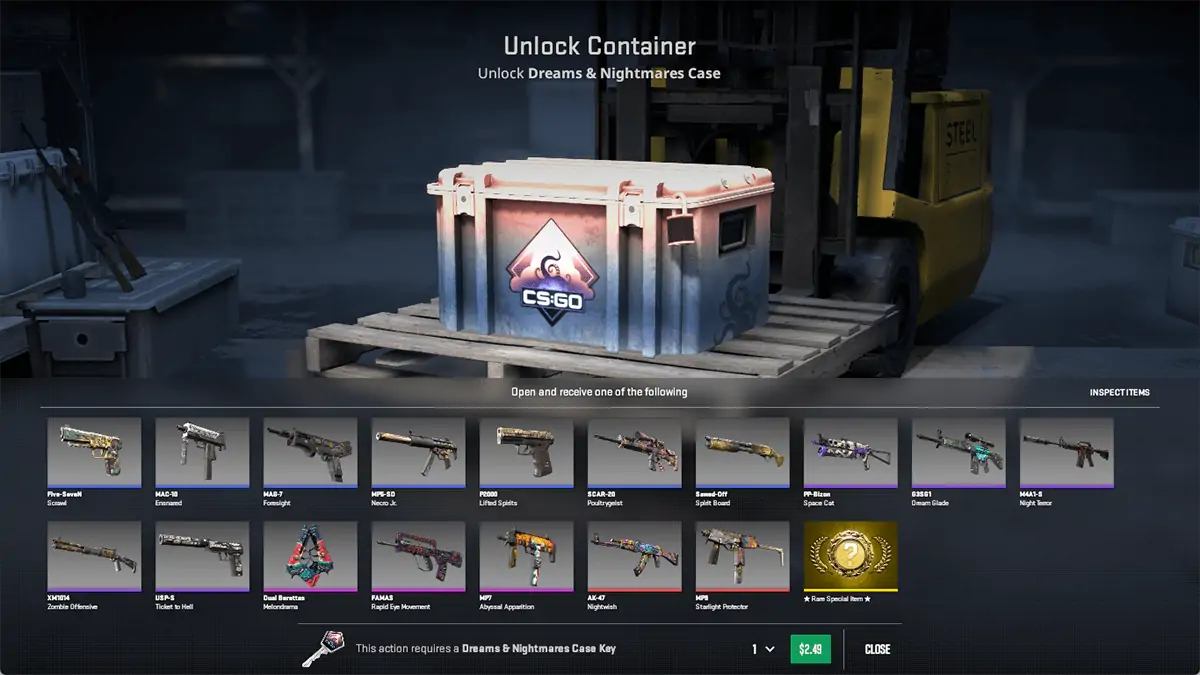Select the Dual Berettas Melondrama item
The width and height of the screenshot is (1200, 675).
pyautogui.click(x=310, y=556)
